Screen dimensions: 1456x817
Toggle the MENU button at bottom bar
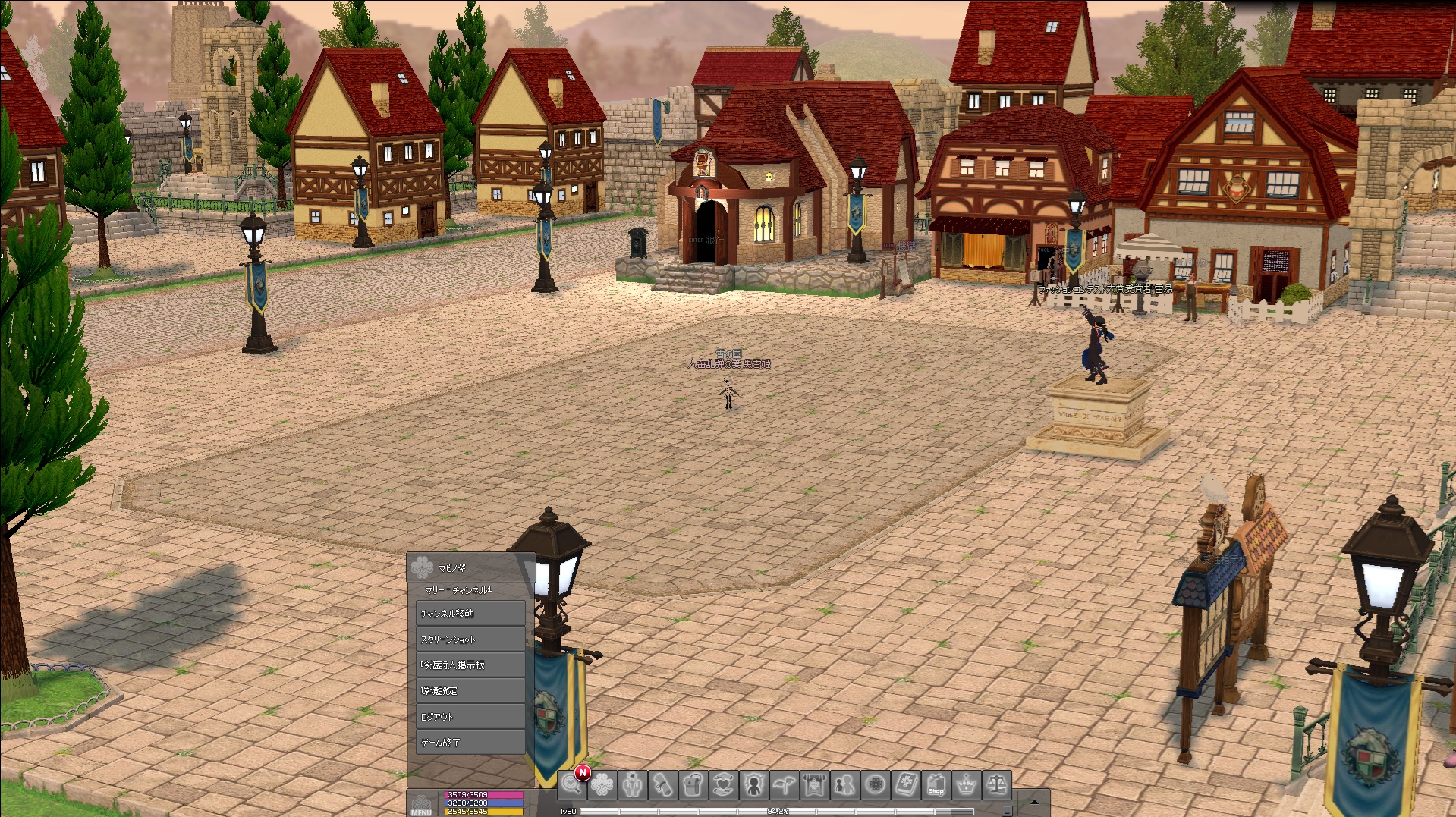(422, 803)
